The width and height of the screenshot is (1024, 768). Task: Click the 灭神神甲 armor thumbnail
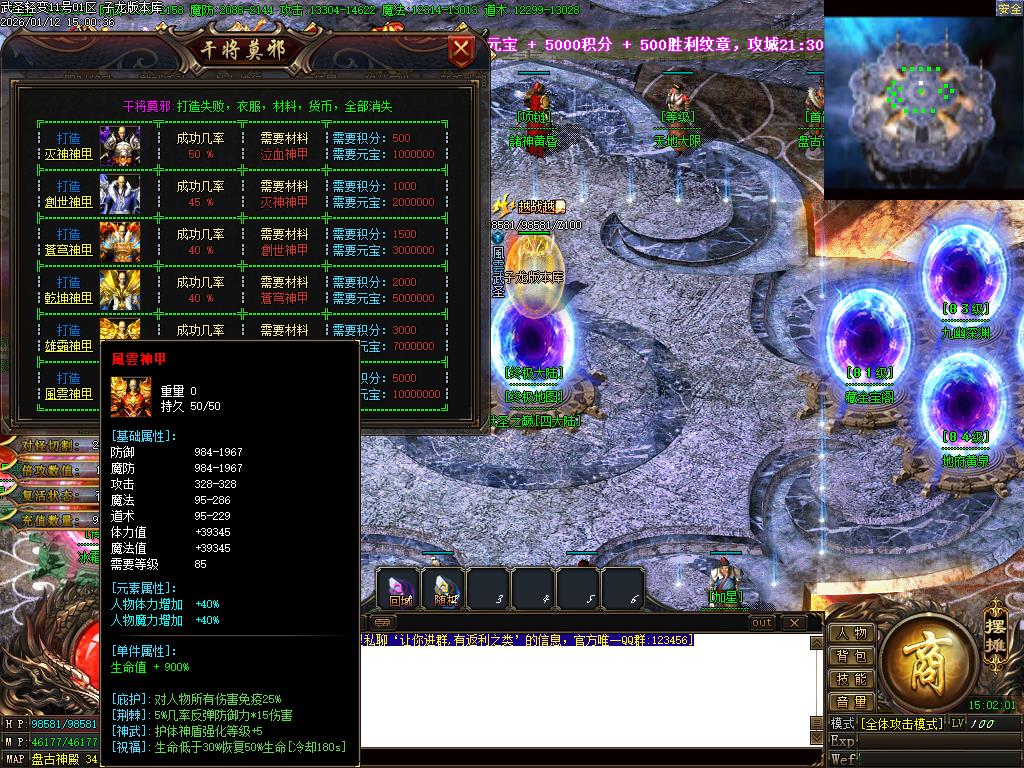point(119,146)
